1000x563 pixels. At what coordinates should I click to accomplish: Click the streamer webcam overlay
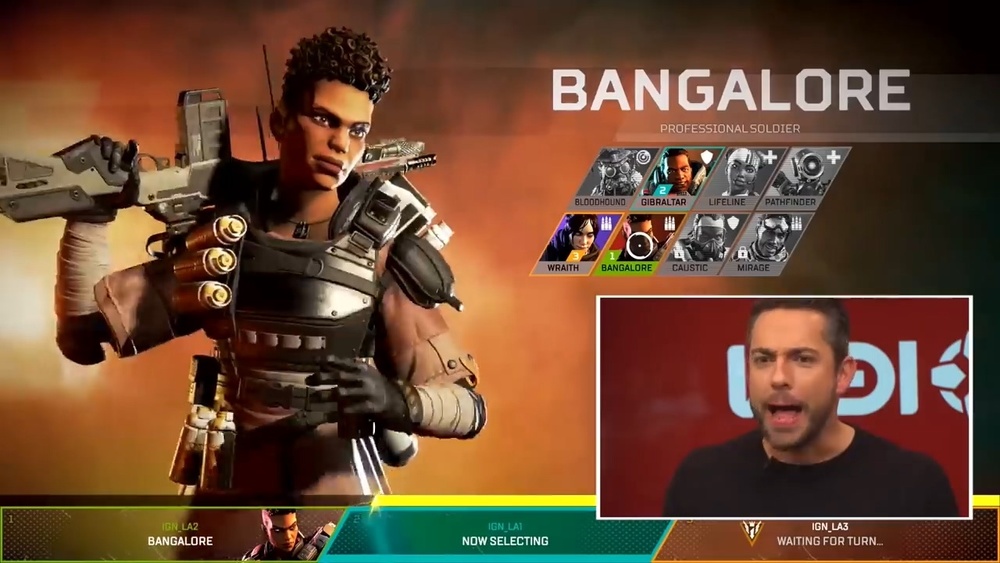pyautogui.click(x=784, y=407)
